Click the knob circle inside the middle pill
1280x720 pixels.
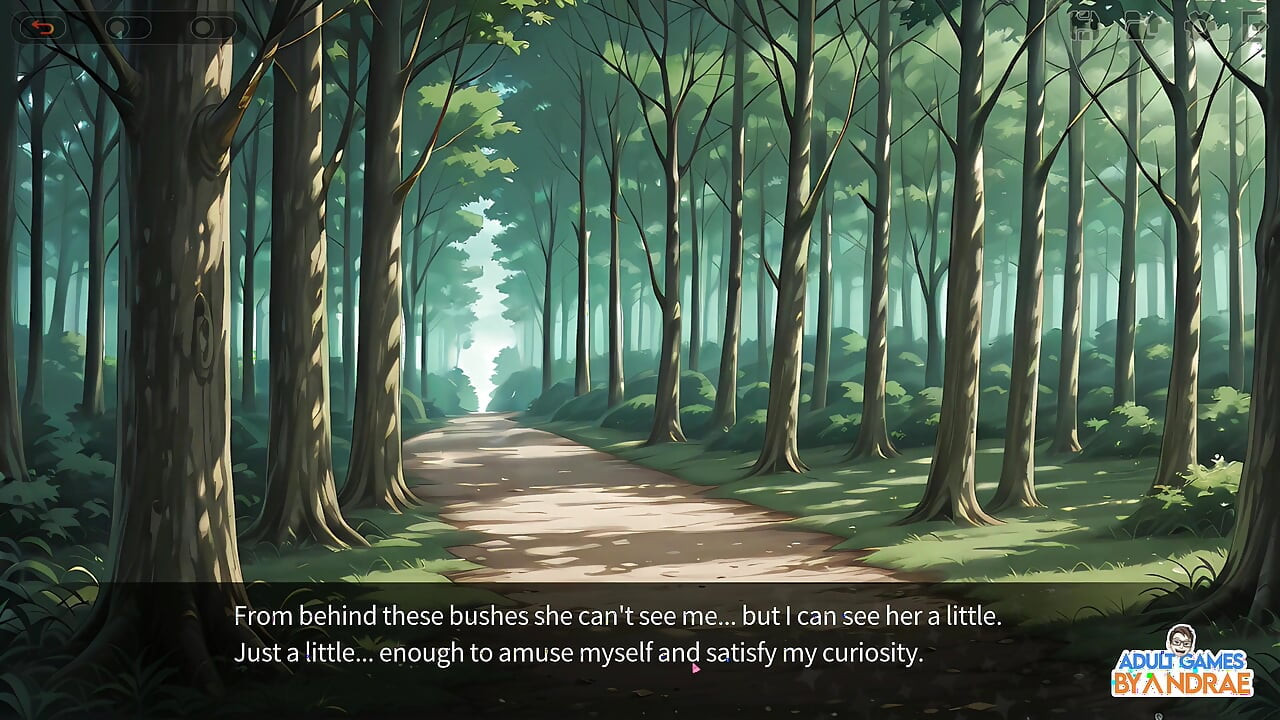pos(118,26)
